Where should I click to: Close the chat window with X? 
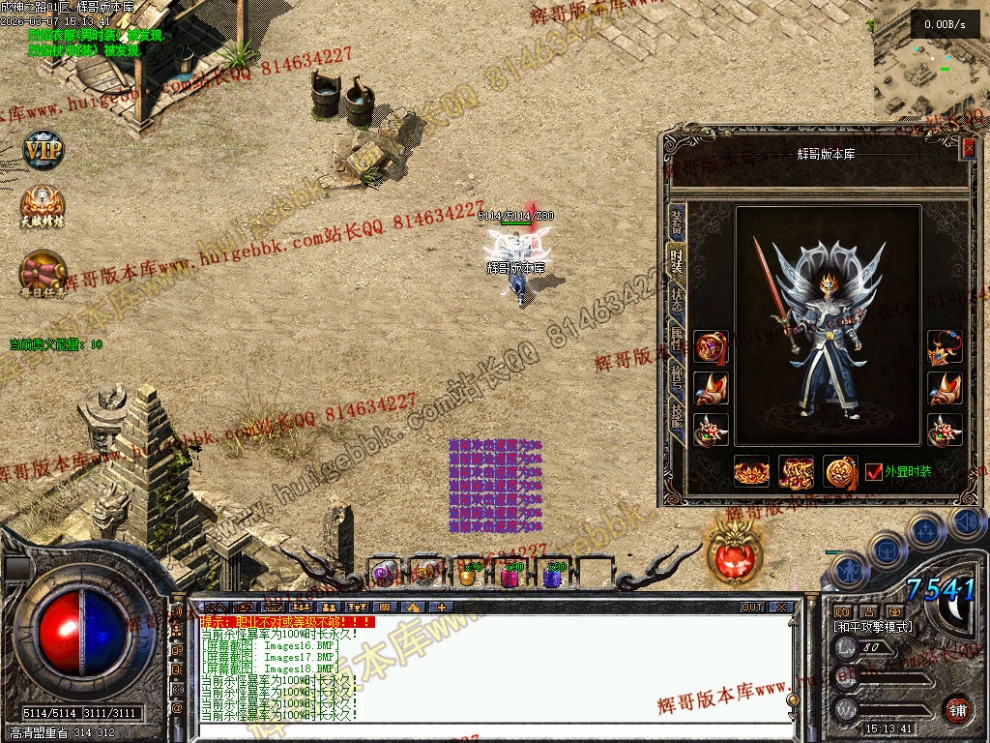(781, 607)
